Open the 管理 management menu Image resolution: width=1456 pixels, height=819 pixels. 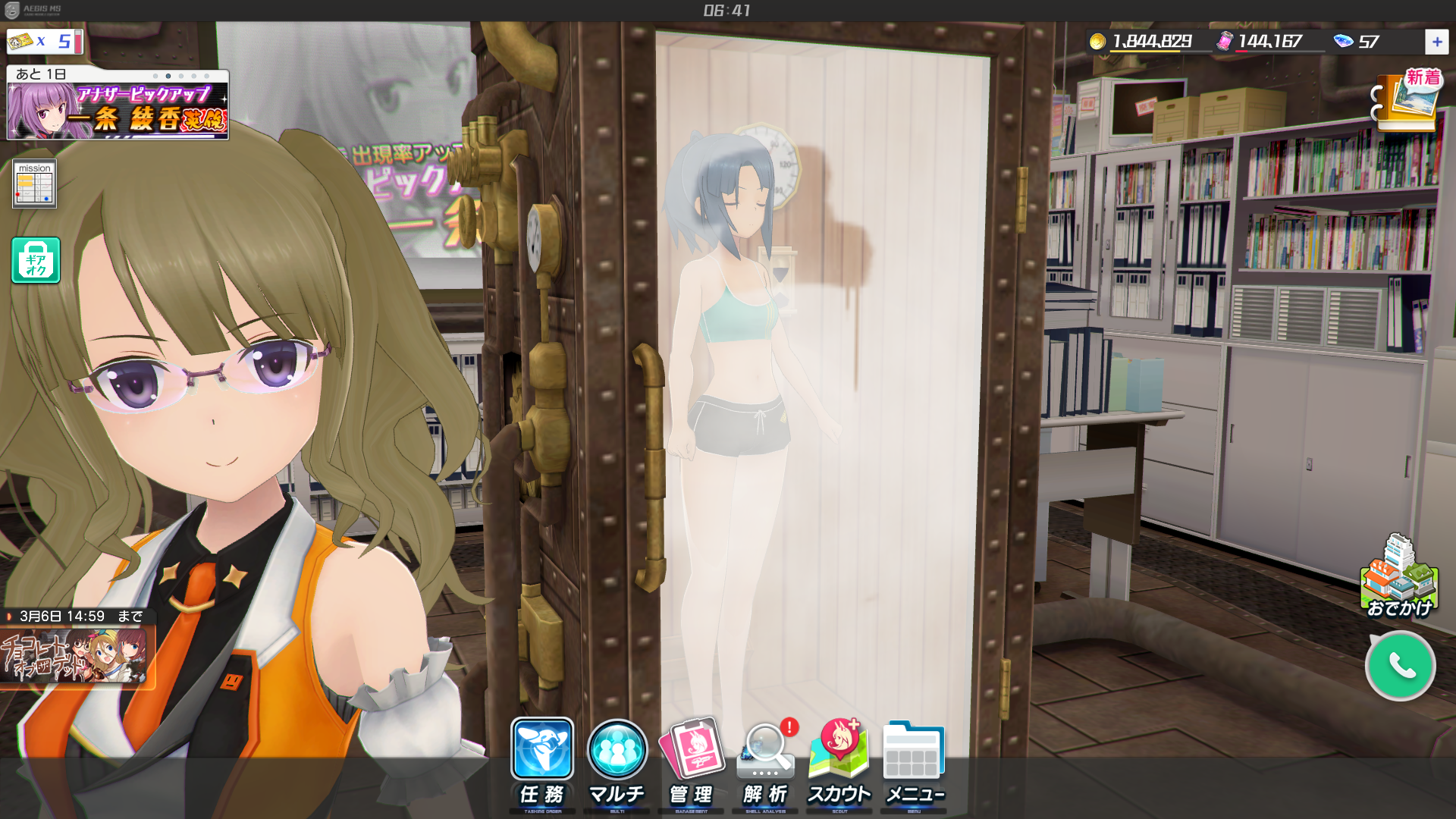click(x=692, y=762)
